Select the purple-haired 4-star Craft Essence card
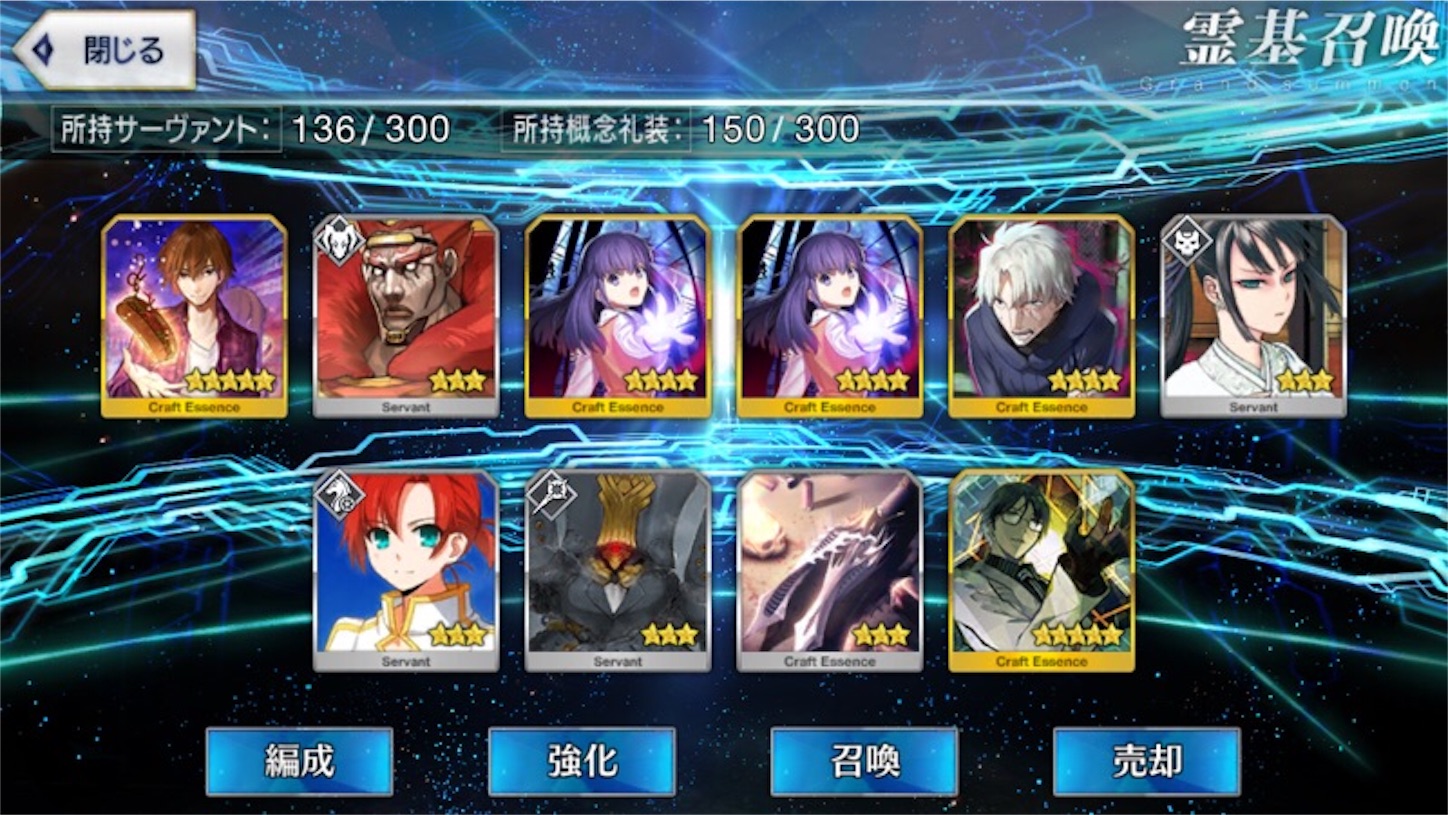1448x815 pixels. [617, 313]
